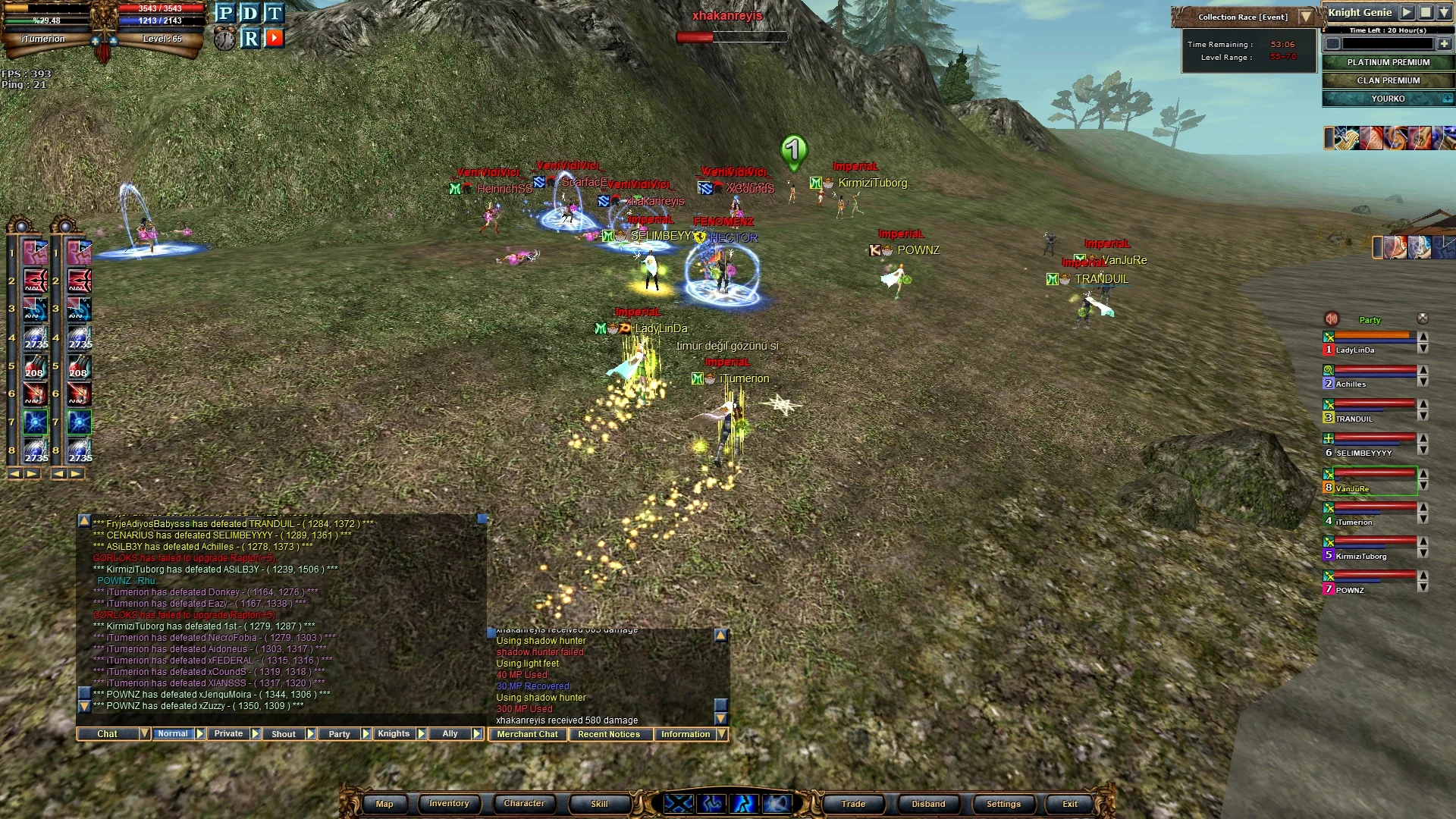Switch to the Party chat tab
Image resolution: width=1456 pixels, height=819 pixels.
click(339, 734)
